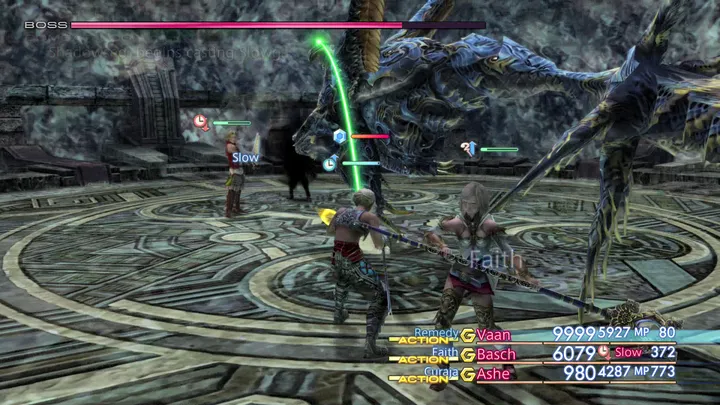
Task: Click the gambit icon beside Ashe
Action: (x=468, y=374)
